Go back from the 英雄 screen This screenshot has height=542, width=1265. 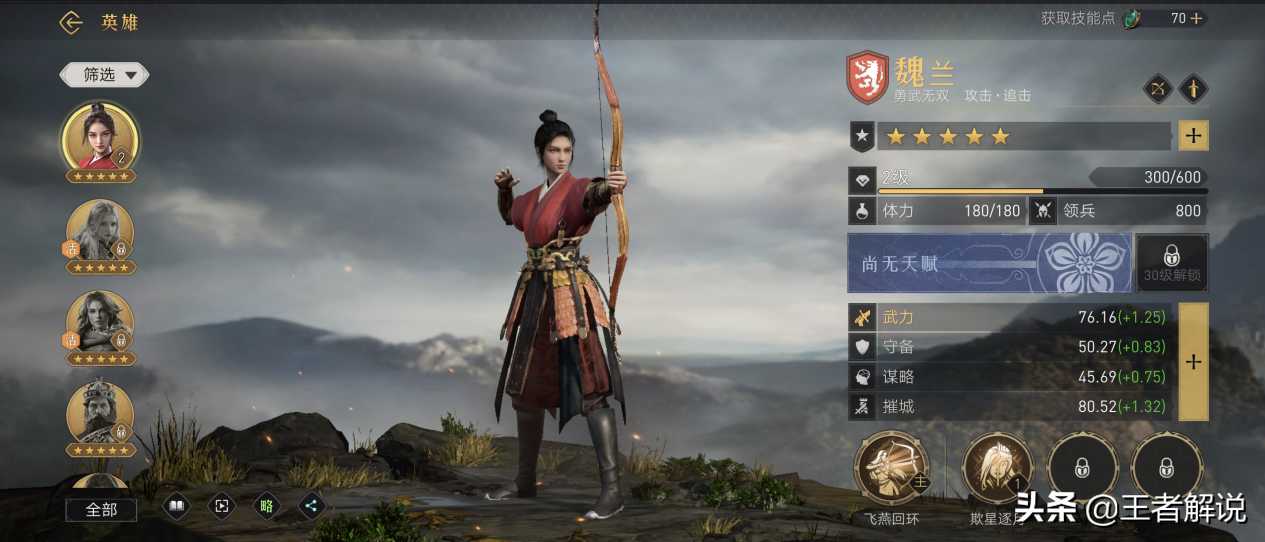tap(70, 22)
